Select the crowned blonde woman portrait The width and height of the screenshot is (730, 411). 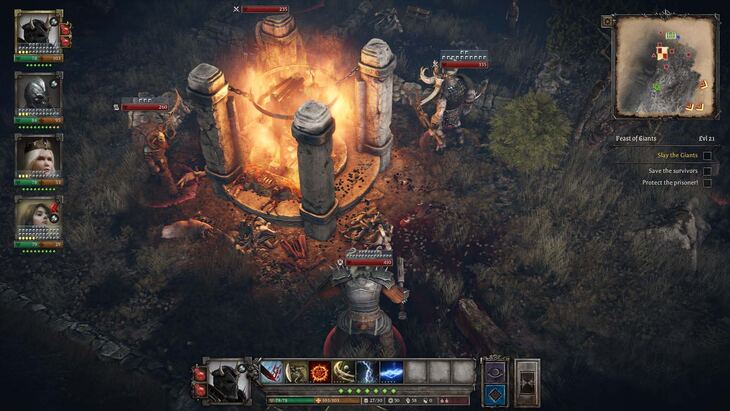[x=38, y=155]
